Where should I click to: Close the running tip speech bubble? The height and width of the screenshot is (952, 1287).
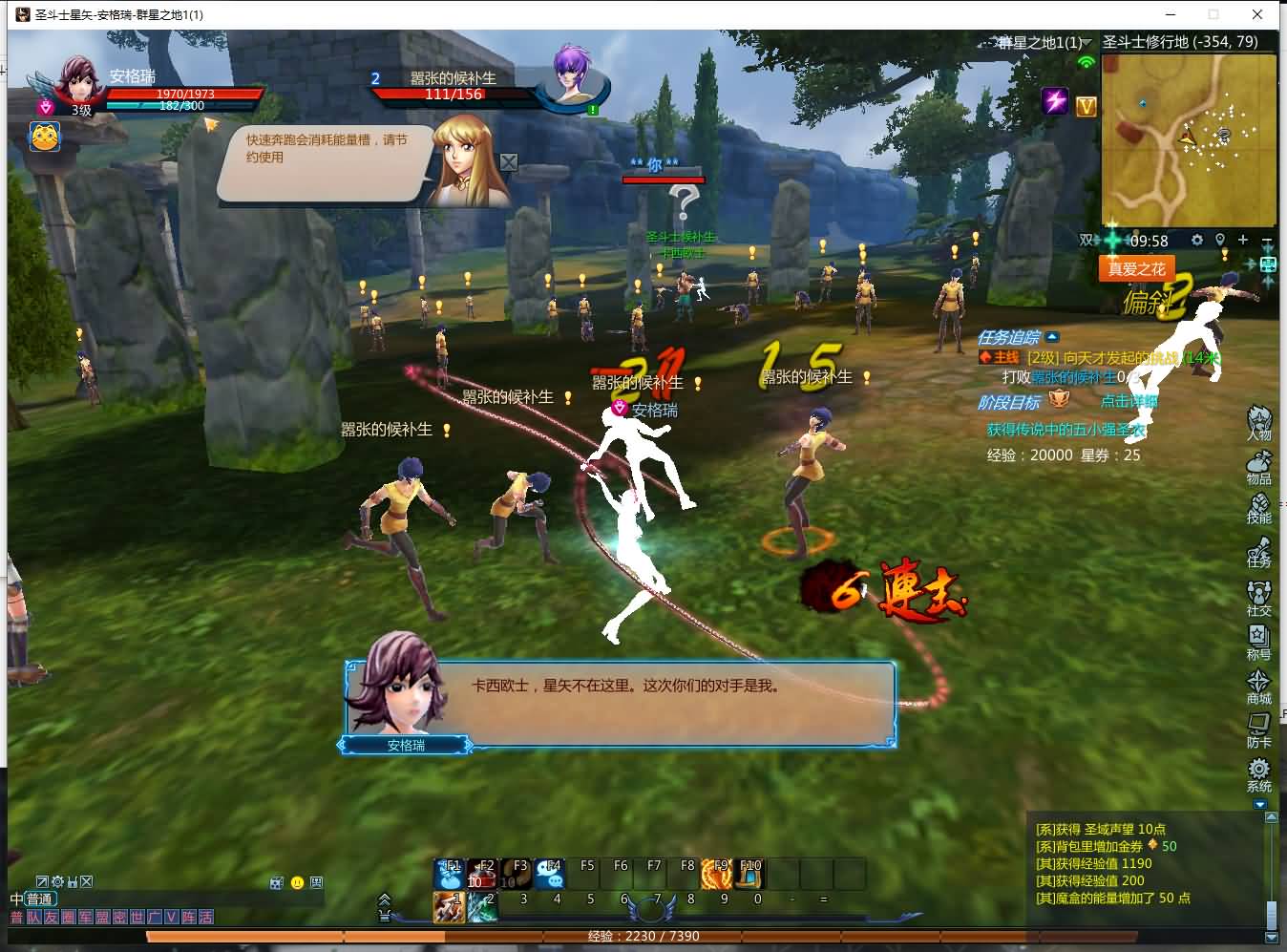tap(509, 162)
